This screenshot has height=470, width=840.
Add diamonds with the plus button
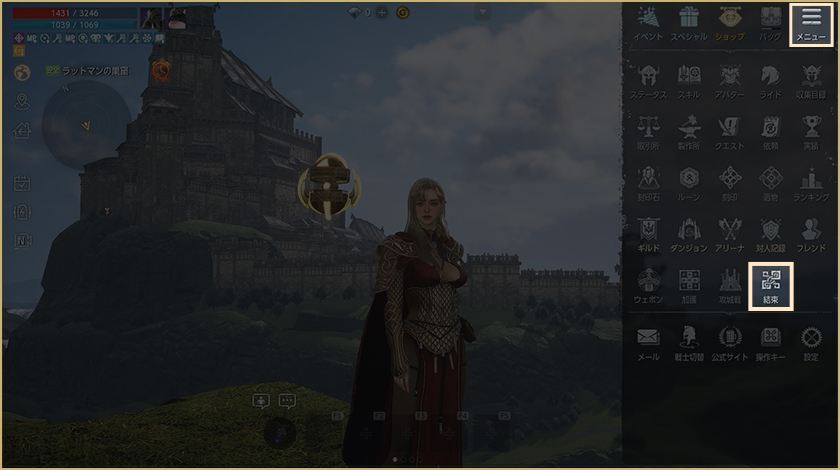(381, 13)
